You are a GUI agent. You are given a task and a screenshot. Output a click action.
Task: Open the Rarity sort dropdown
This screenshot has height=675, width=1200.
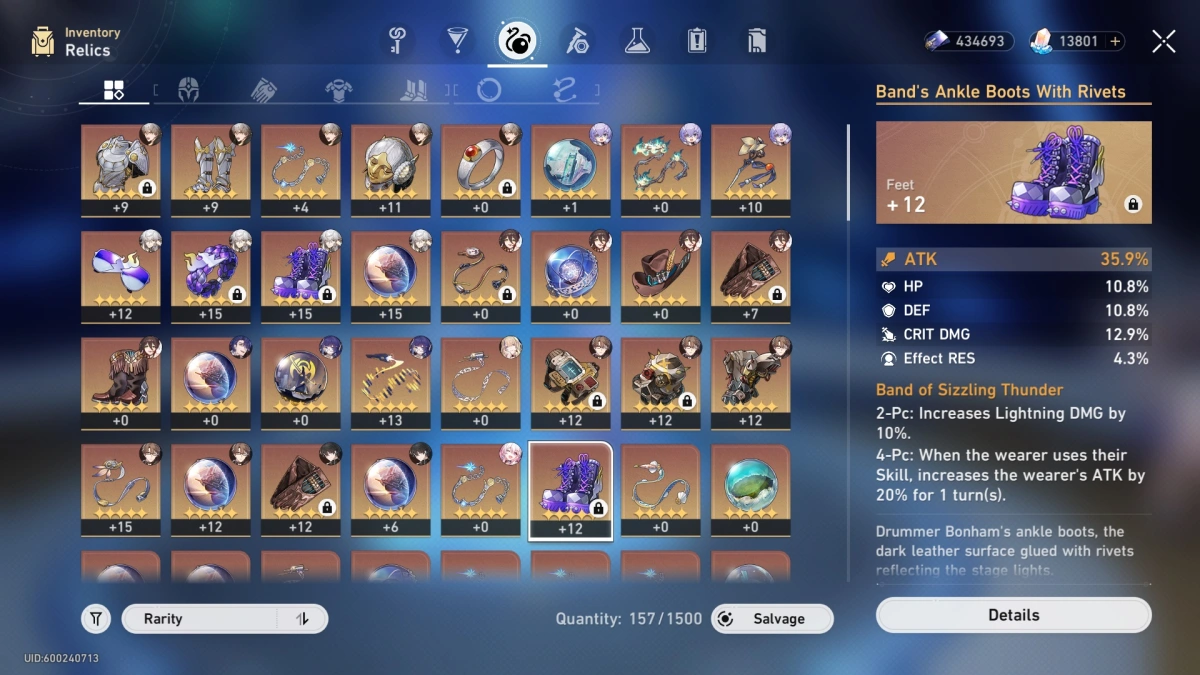pos(200,619)
